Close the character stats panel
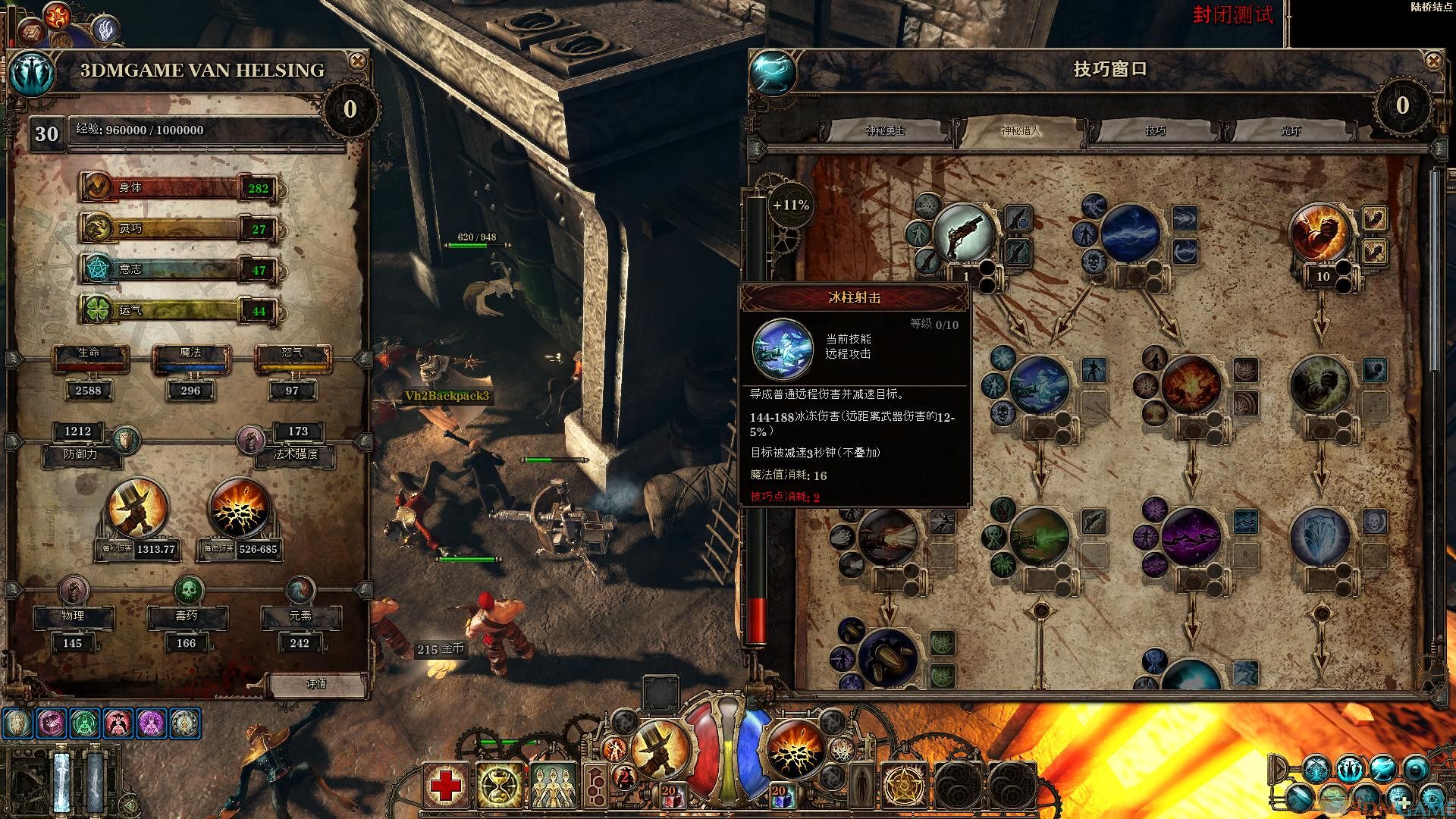 [356, 61]
